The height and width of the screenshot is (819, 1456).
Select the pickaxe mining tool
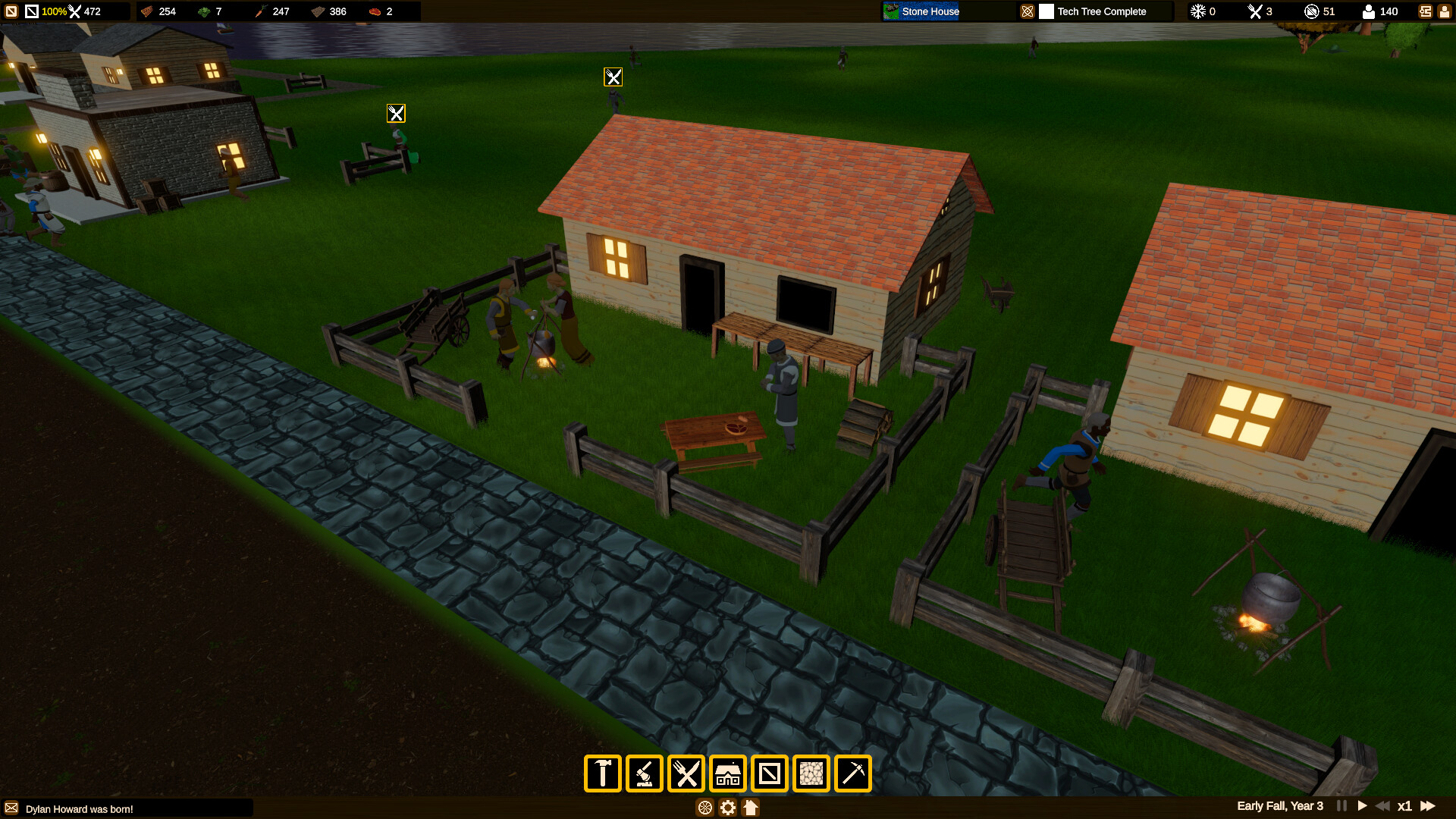[853, 773]
